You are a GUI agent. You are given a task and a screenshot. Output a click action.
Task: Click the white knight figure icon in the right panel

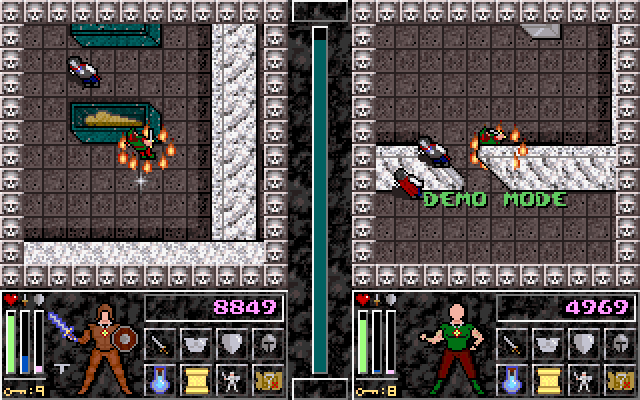pyautogui.click(x=583, y=379)
